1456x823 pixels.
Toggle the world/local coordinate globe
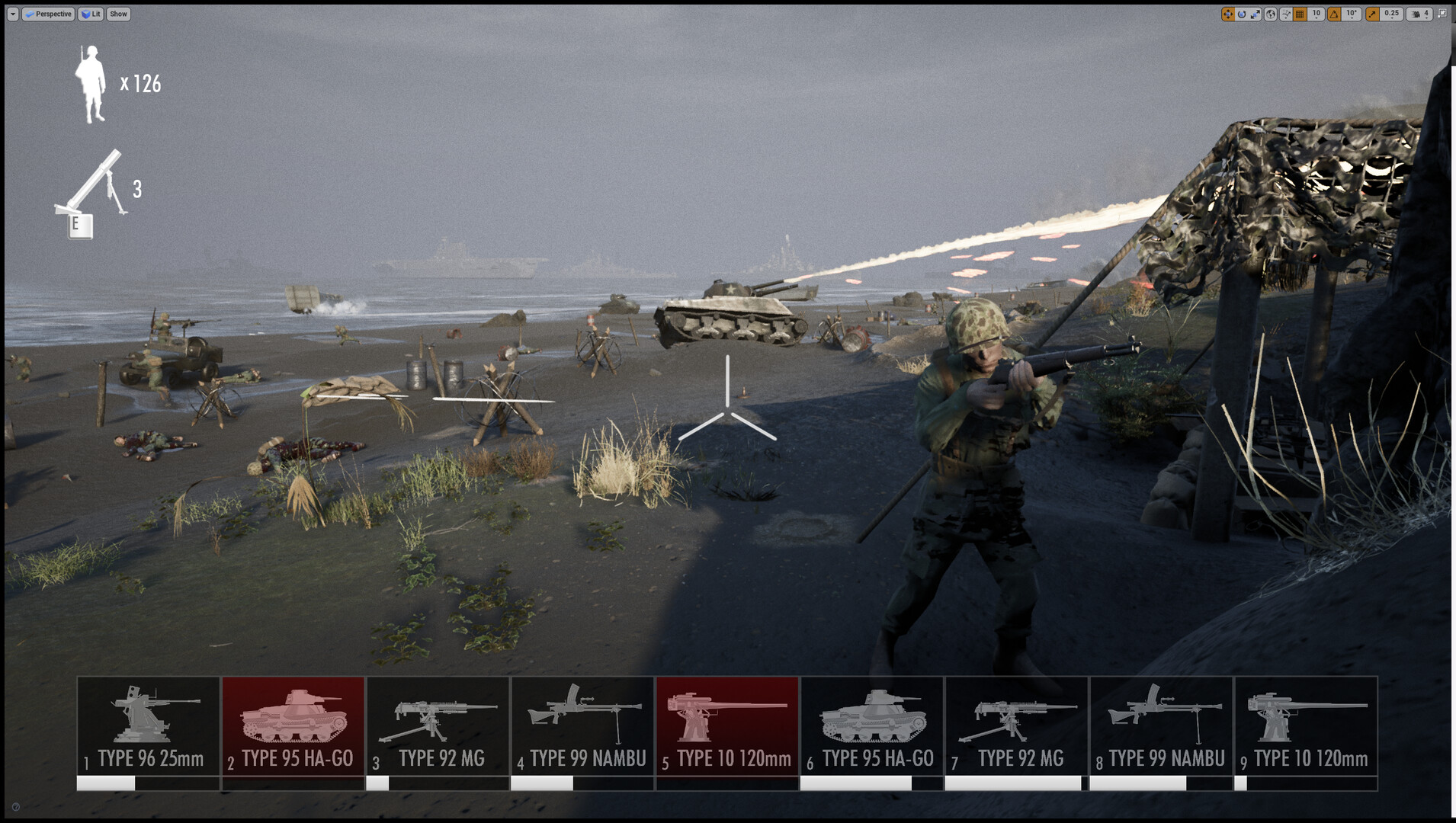pyautogui.click(x=1271, y=14)
